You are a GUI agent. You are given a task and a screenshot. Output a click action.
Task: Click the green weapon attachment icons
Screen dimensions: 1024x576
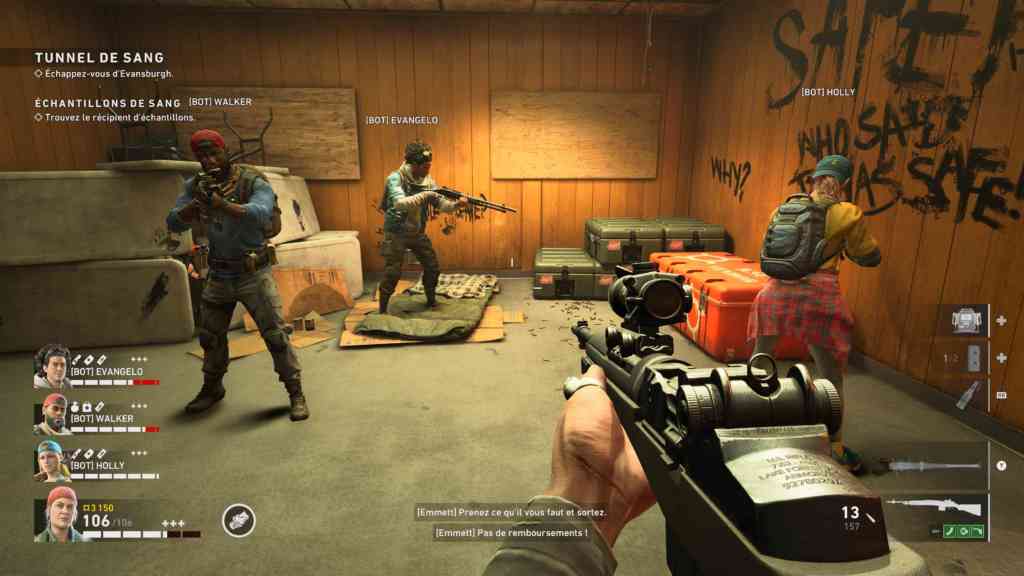coord(964,531)
